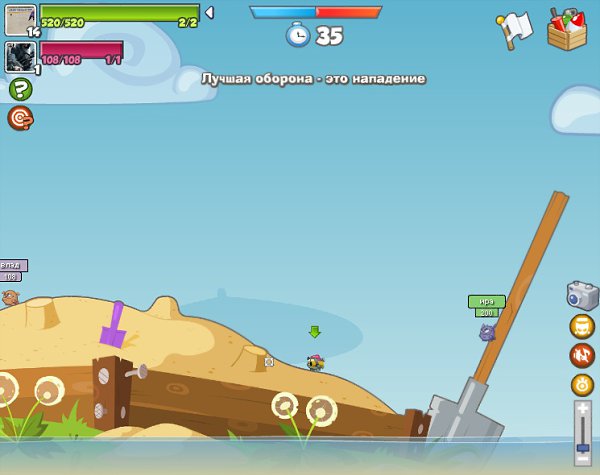Click the zoom slider's plus button
The width and height of the screenshot is (600, 475).
583,409
